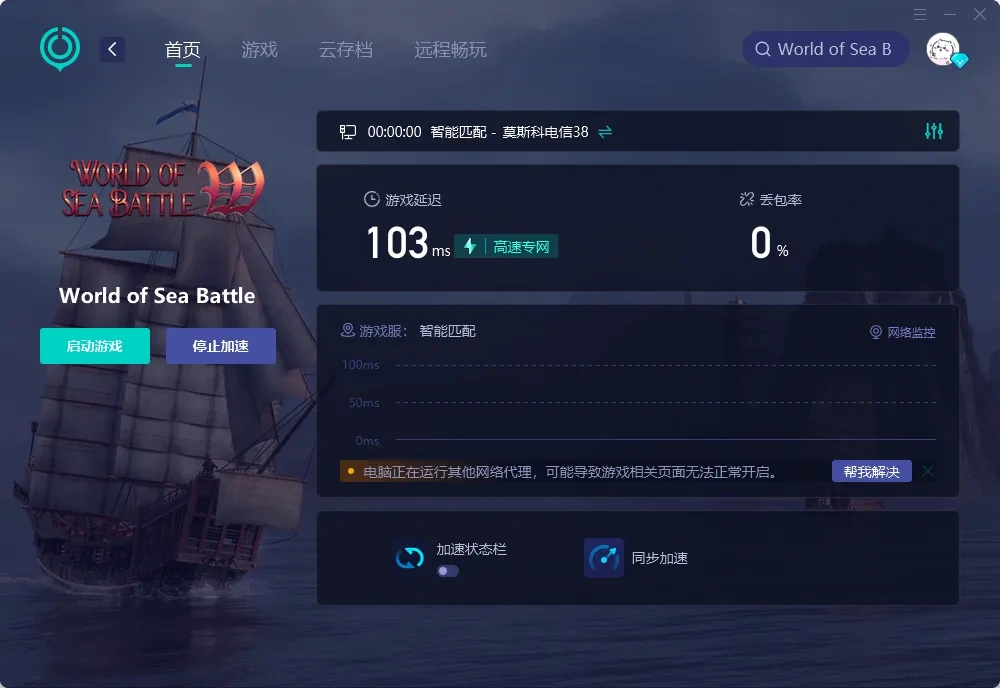This screenshot has height=688, width=1000.
Task: Open the window menu hamburger icon
Action: coord(920,14)
